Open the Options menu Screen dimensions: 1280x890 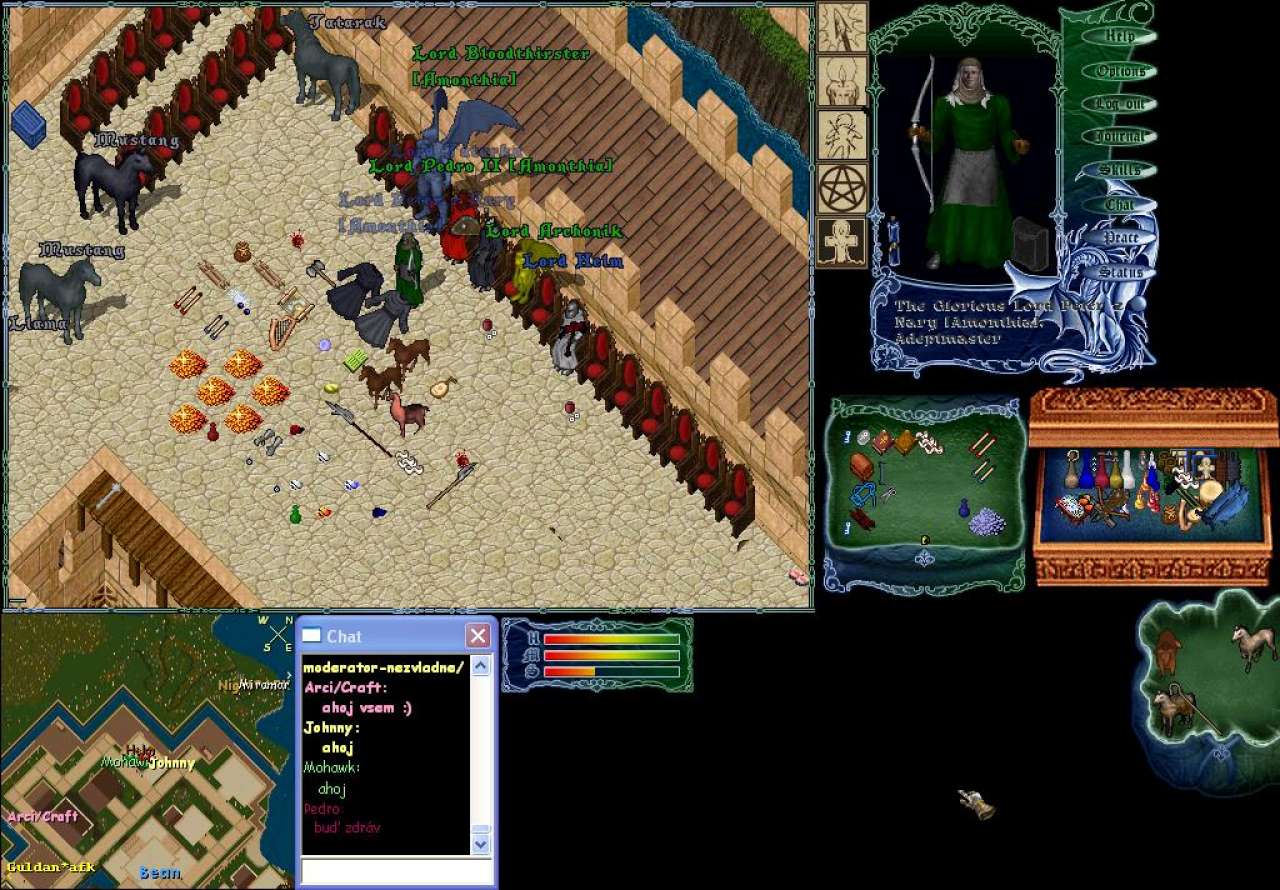point(1120,71)
